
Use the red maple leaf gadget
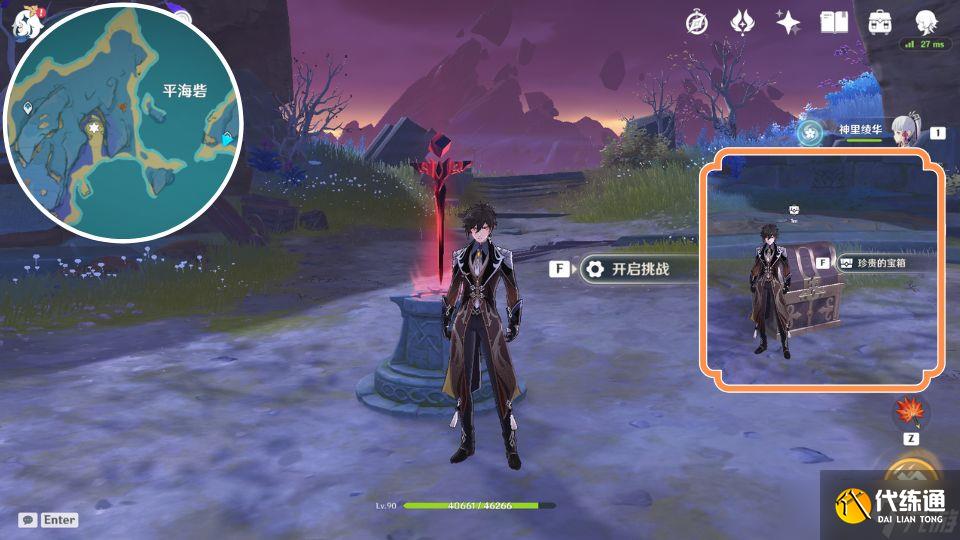pyautogui.click(x=911, y=411)
